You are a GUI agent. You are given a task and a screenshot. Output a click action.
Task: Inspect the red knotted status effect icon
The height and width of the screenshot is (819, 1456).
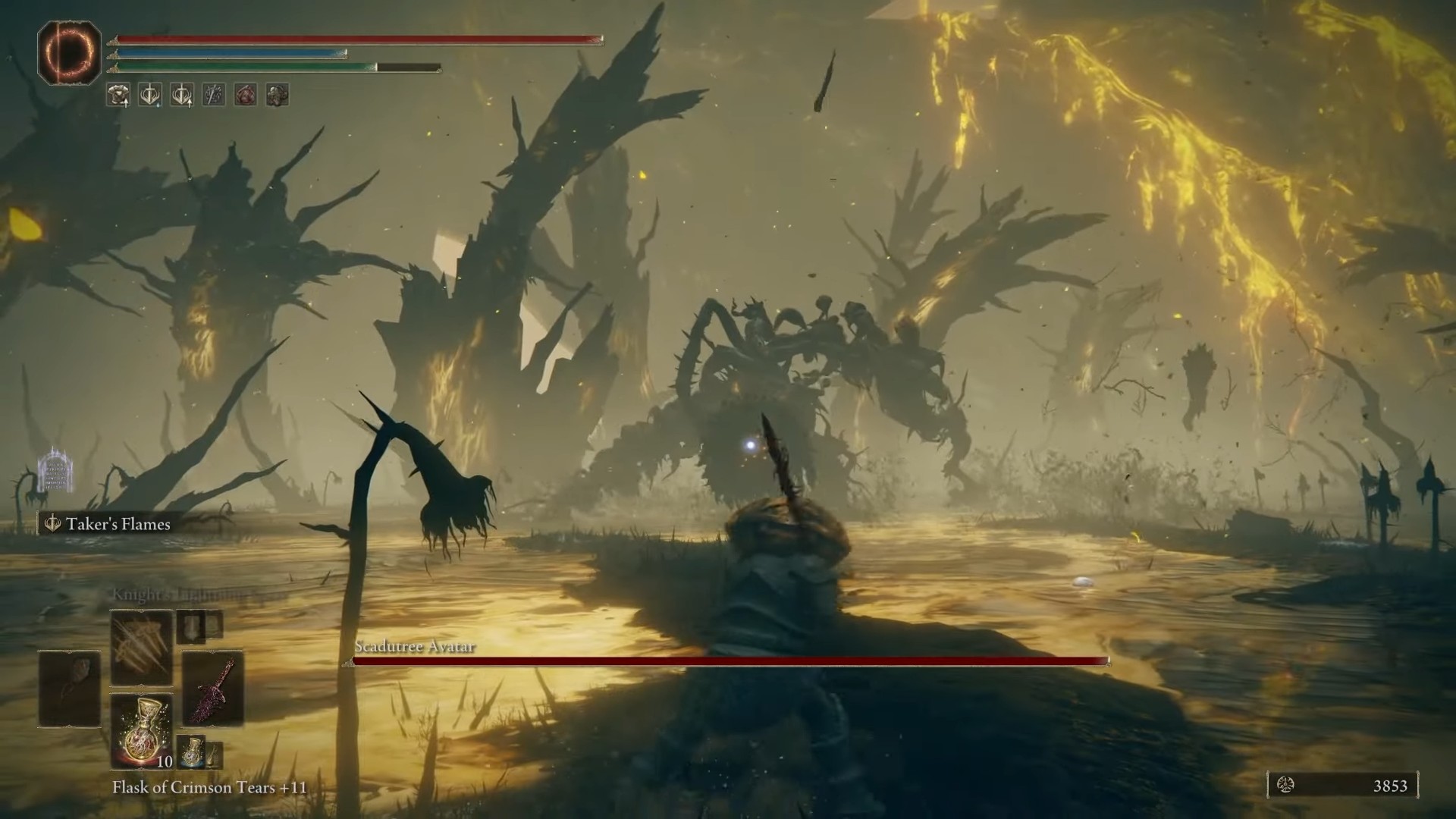(246, 95)
